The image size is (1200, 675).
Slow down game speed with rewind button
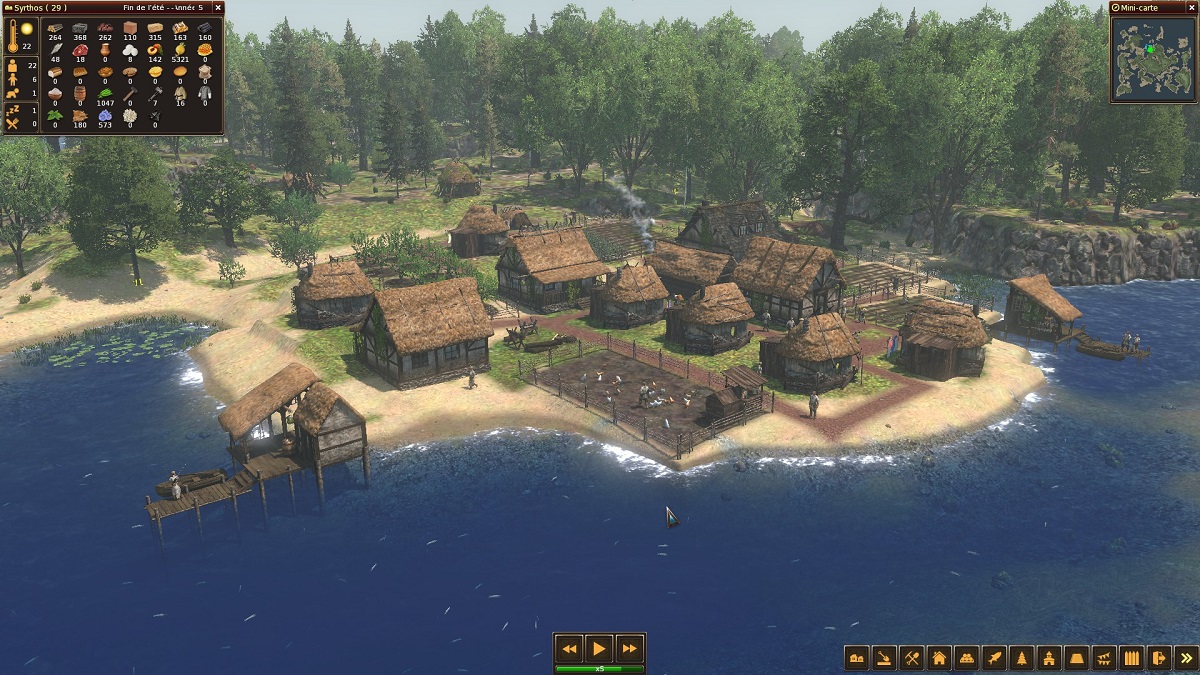coord(569,647)
